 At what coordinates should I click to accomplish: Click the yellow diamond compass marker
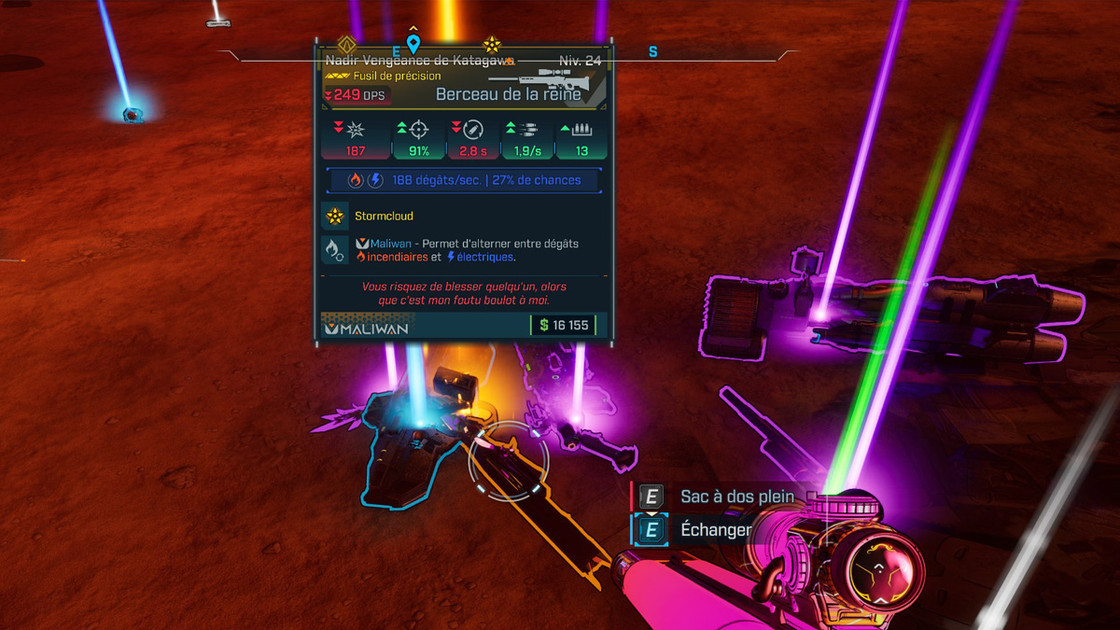point(347,45)
